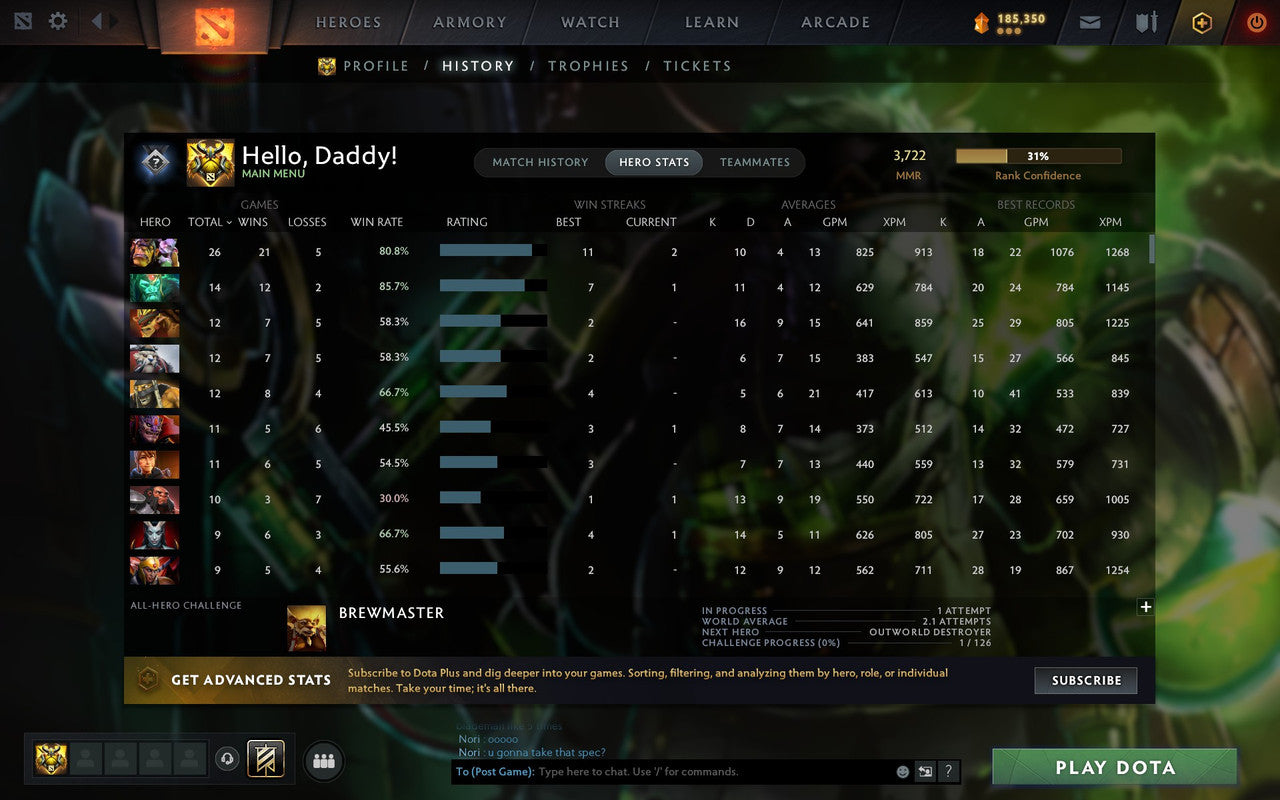Open the friends list grid icon
The width and height of the screenshot is (1280, 800).
click(323, 760)
